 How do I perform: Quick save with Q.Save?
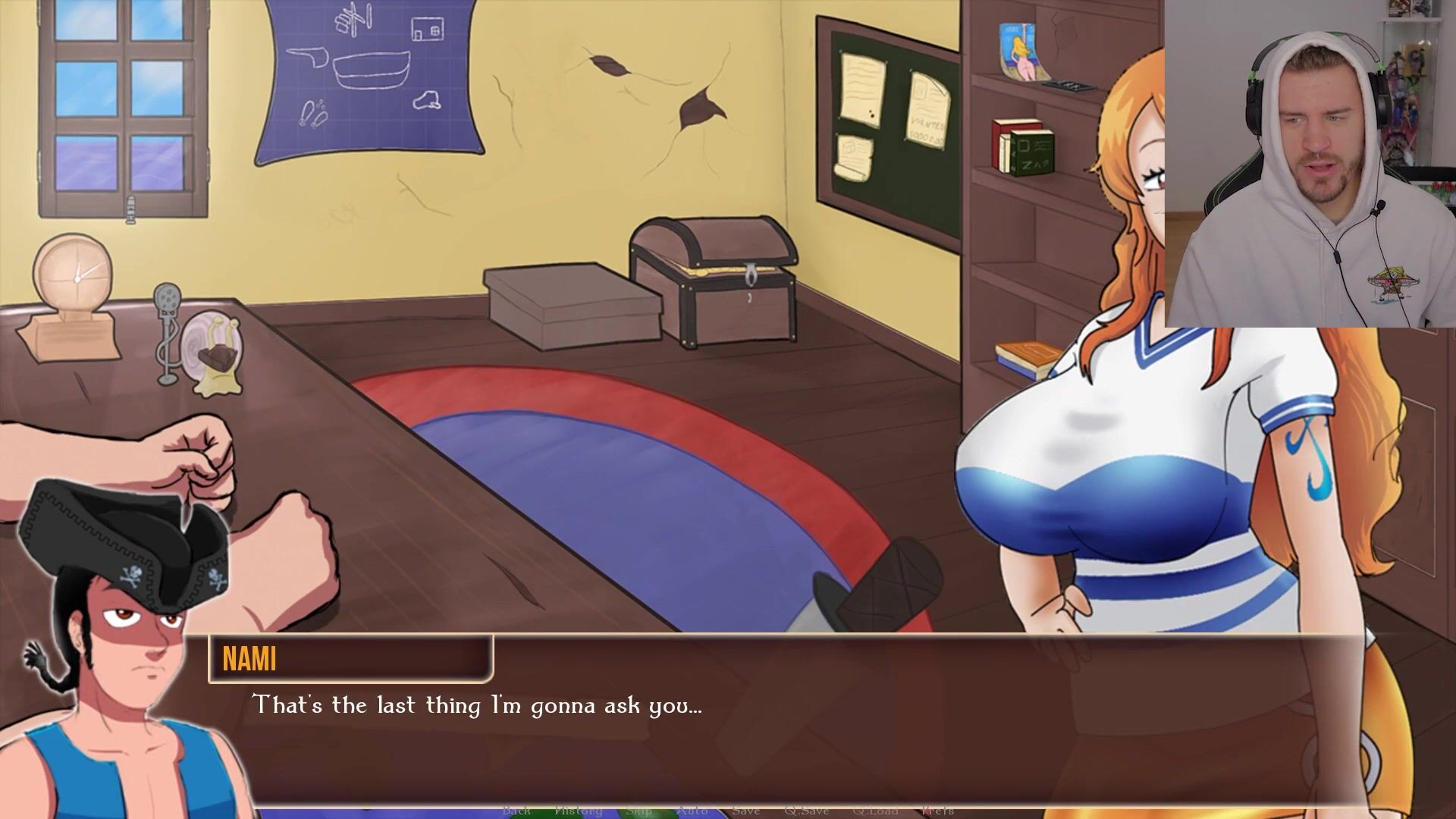click(x=805, y=811)
